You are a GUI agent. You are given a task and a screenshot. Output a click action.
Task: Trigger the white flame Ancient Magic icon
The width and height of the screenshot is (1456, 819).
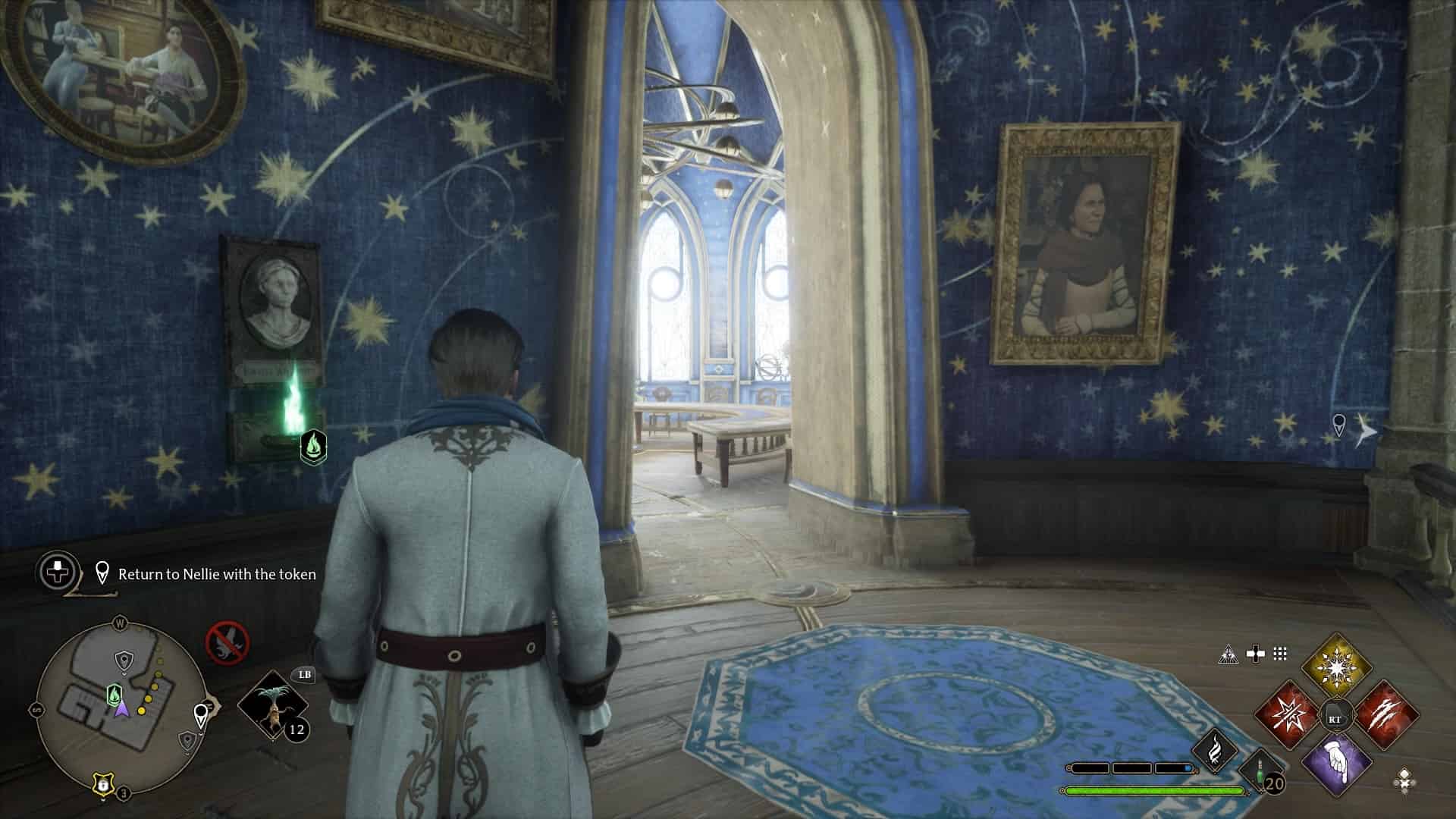pos(1214,746)
